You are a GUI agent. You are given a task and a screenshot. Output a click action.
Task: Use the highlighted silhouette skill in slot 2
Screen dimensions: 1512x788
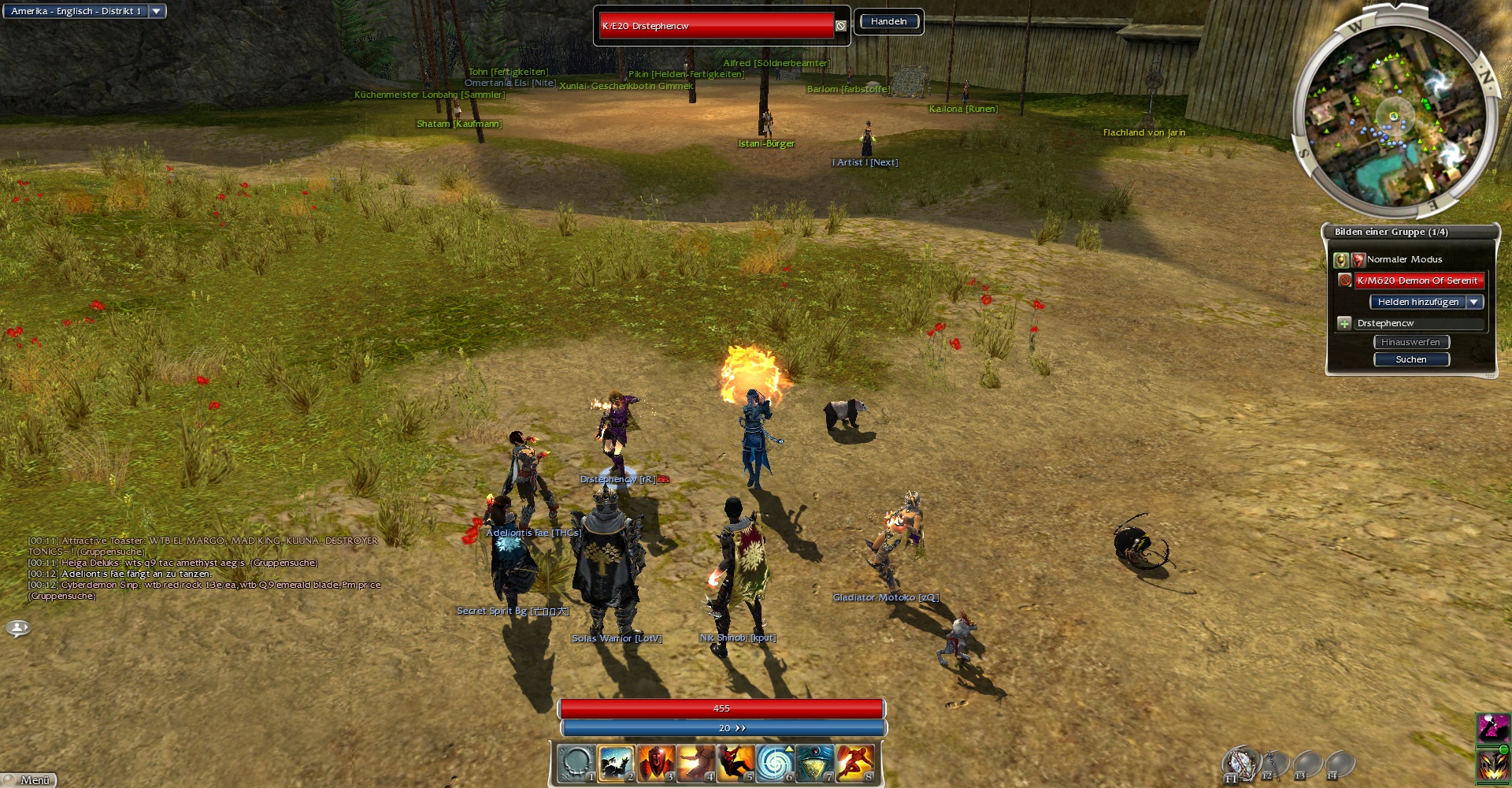click(x=616, y=763)
